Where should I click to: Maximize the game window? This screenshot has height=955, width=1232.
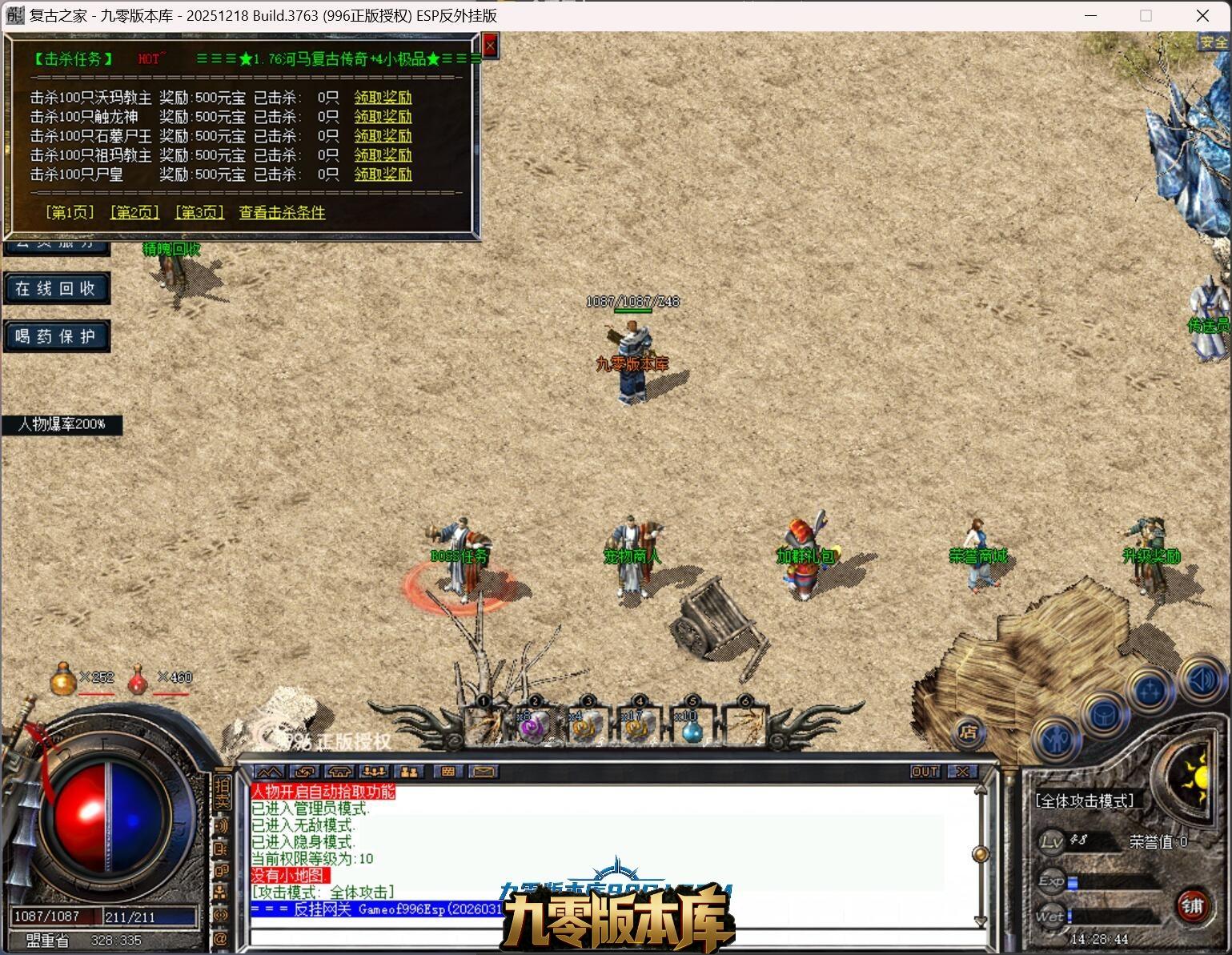(x=1146, y=15)
